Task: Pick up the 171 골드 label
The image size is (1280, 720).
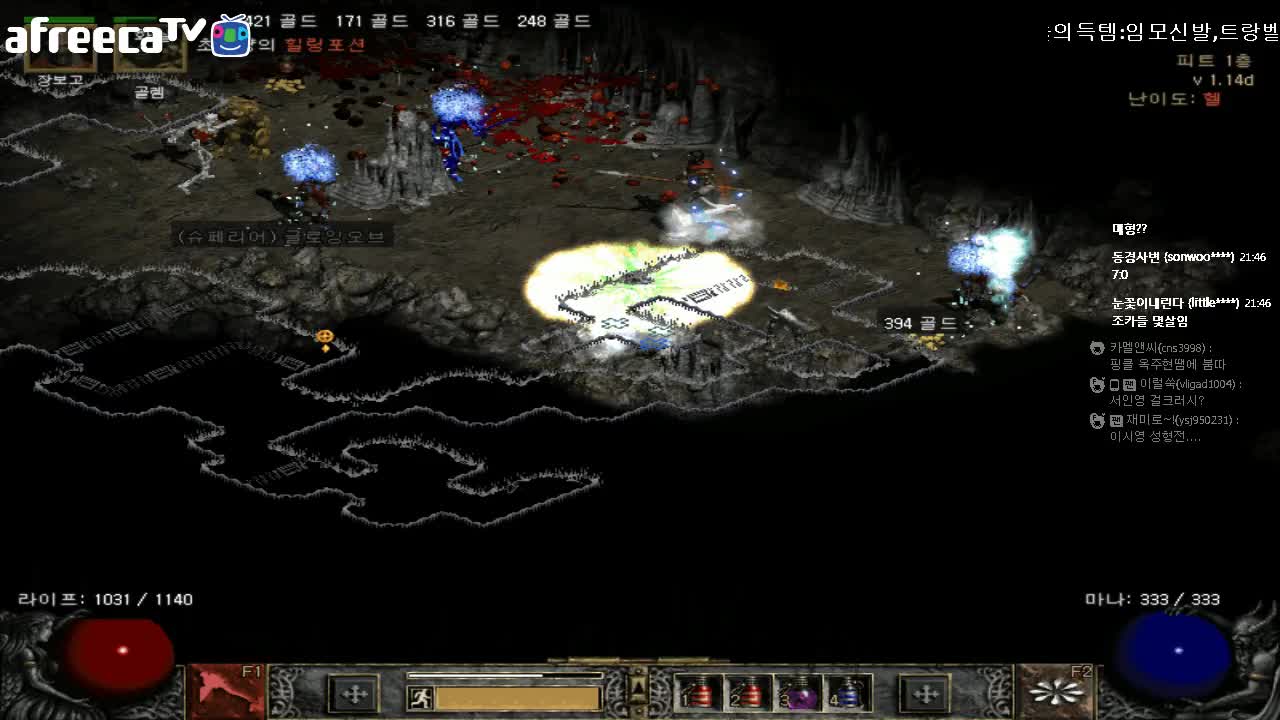Action: [x=372, y=21]
